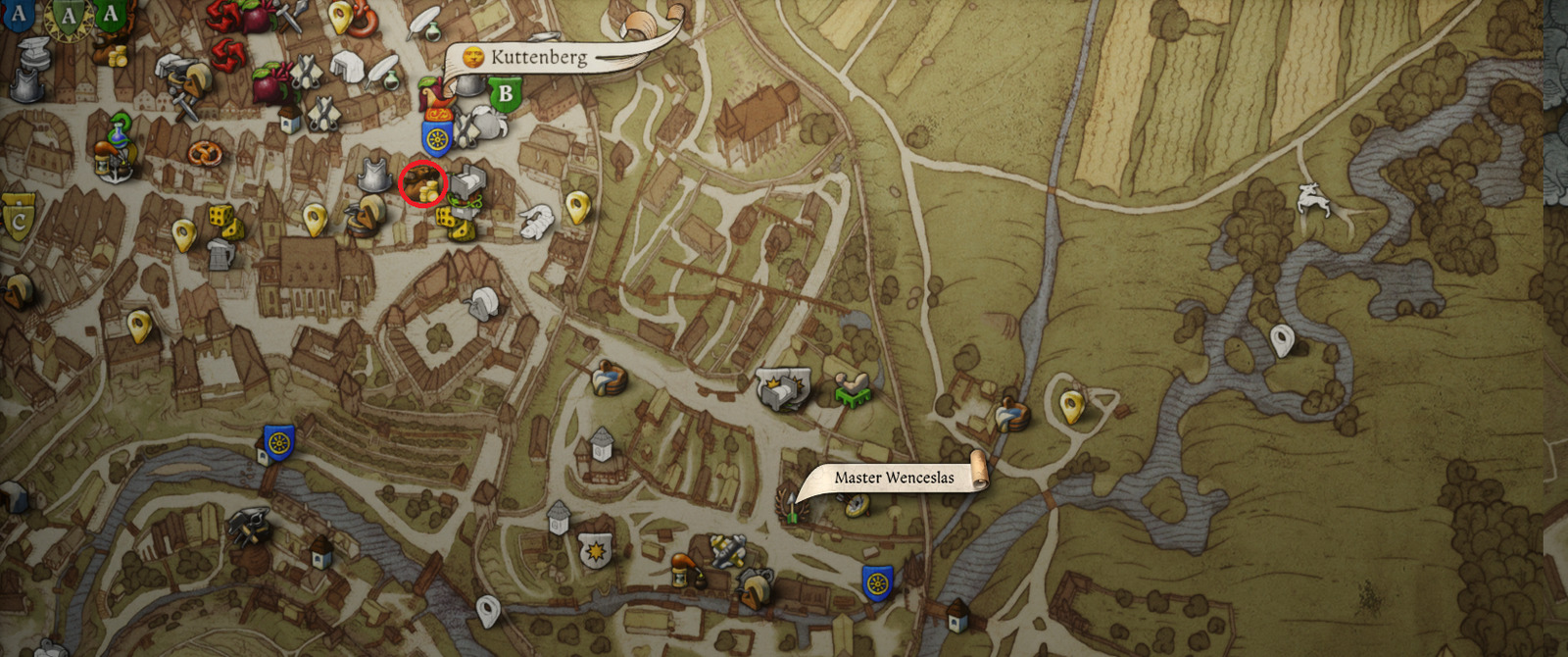Select the red-circled horse trader icon
The image size is (1568, 657).
[422, 183]
